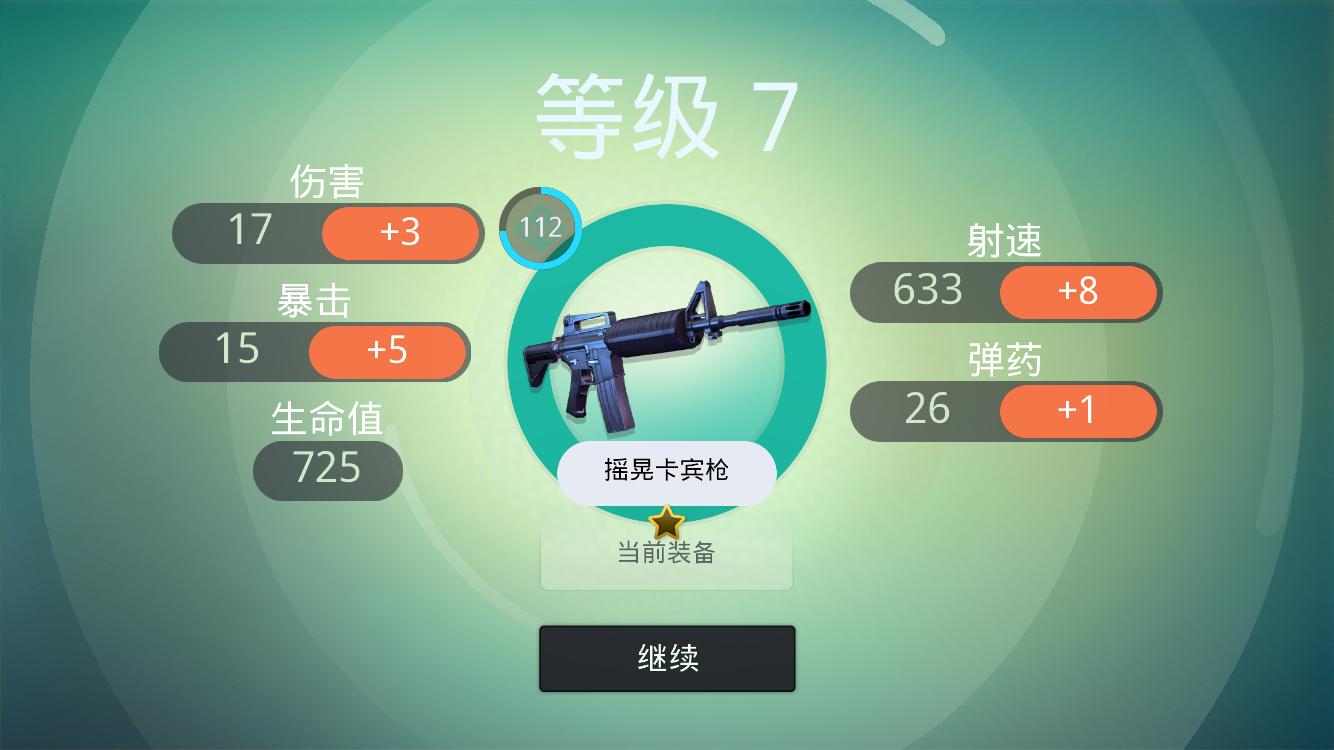Tap the 112 gem badge icon
This screenshot has height=750, width=1334.
coord(539,228)
